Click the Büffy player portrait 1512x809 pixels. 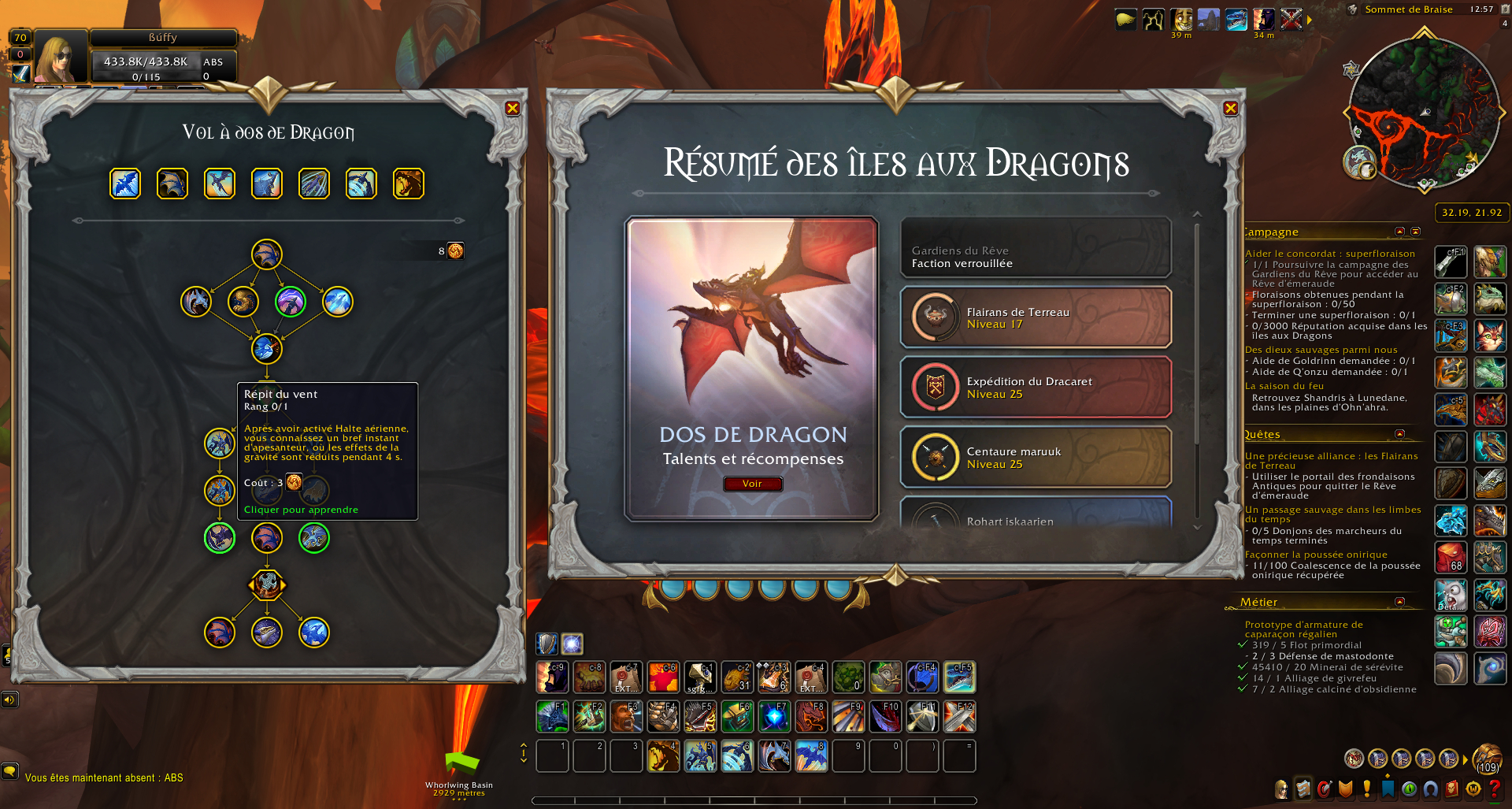tap(61, 57)
